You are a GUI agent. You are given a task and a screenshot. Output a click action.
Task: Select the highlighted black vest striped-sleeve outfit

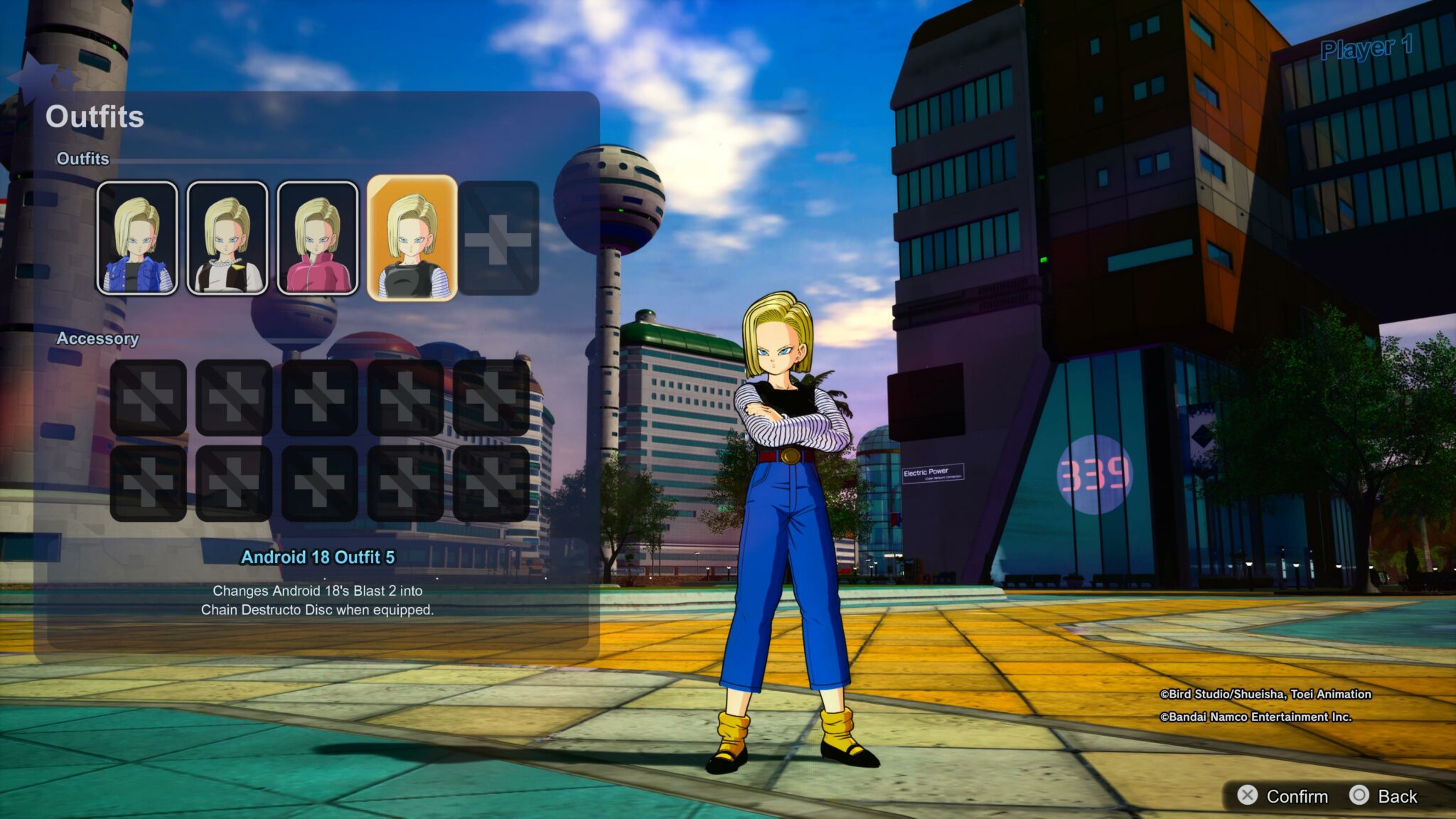(412, 238)
